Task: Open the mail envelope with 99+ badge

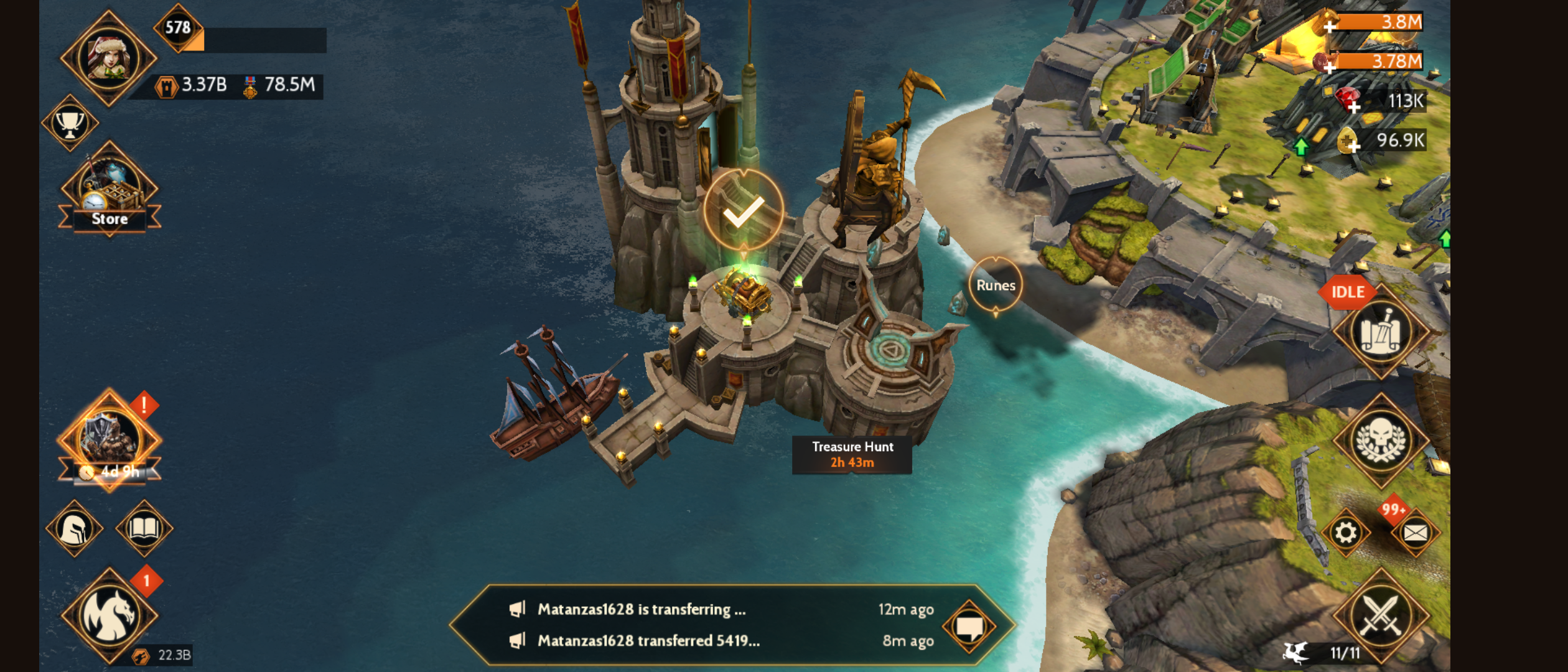Action: coord(1414,533)
